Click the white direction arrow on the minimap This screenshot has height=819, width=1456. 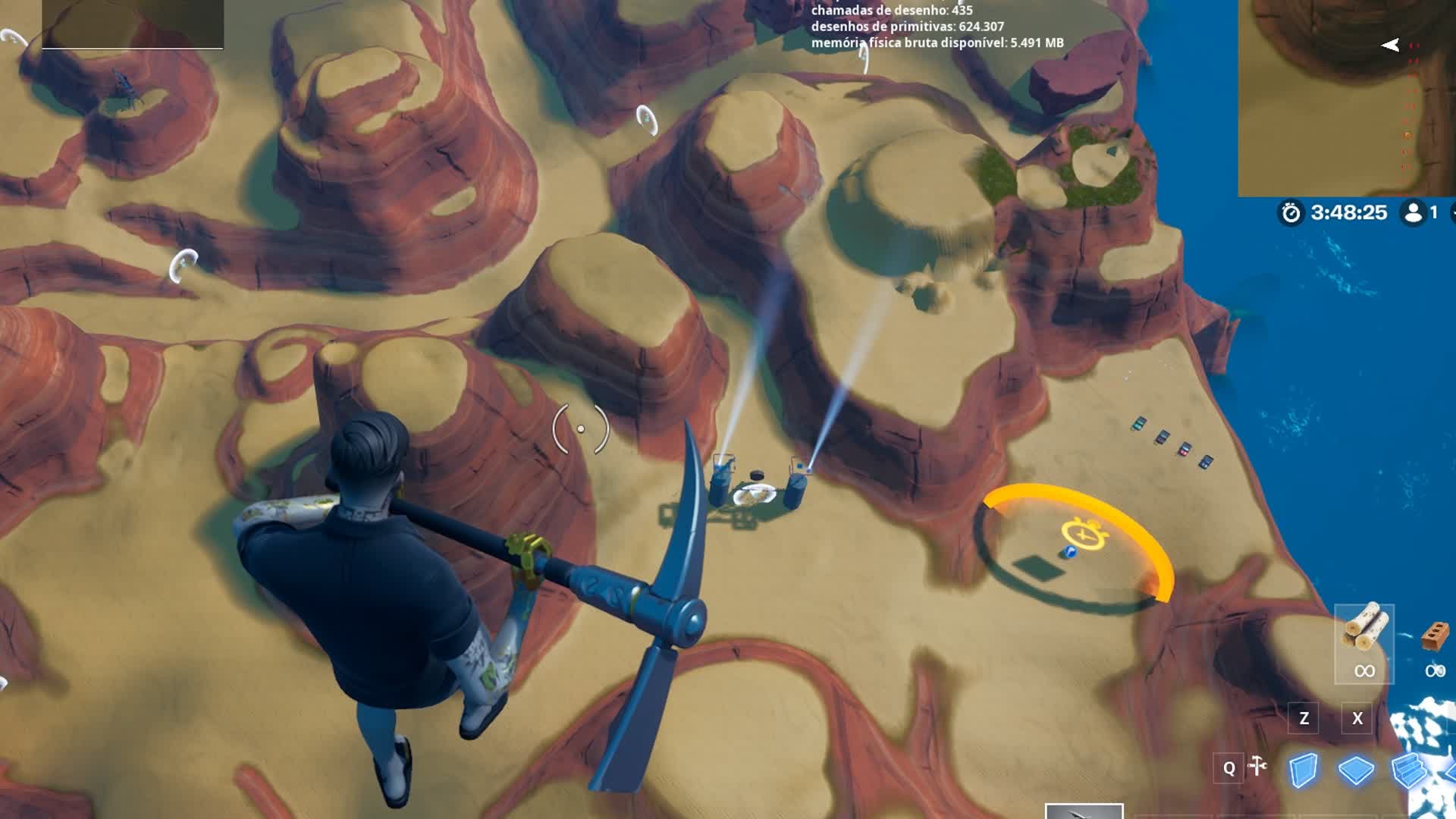click(1391, 45)
